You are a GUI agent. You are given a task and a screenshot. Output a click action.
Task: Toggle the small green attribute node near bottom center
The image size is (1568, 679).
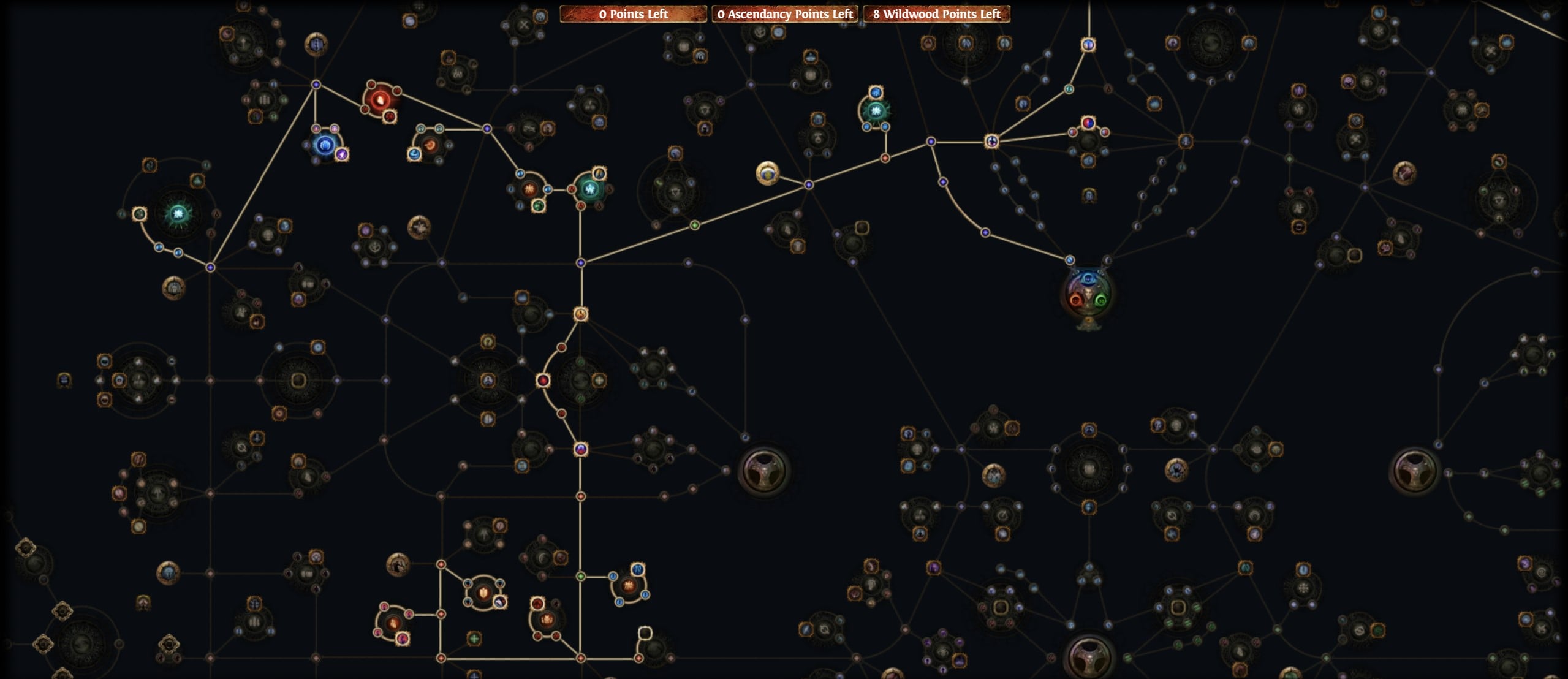pyautogui.click(x=581, y=576)
